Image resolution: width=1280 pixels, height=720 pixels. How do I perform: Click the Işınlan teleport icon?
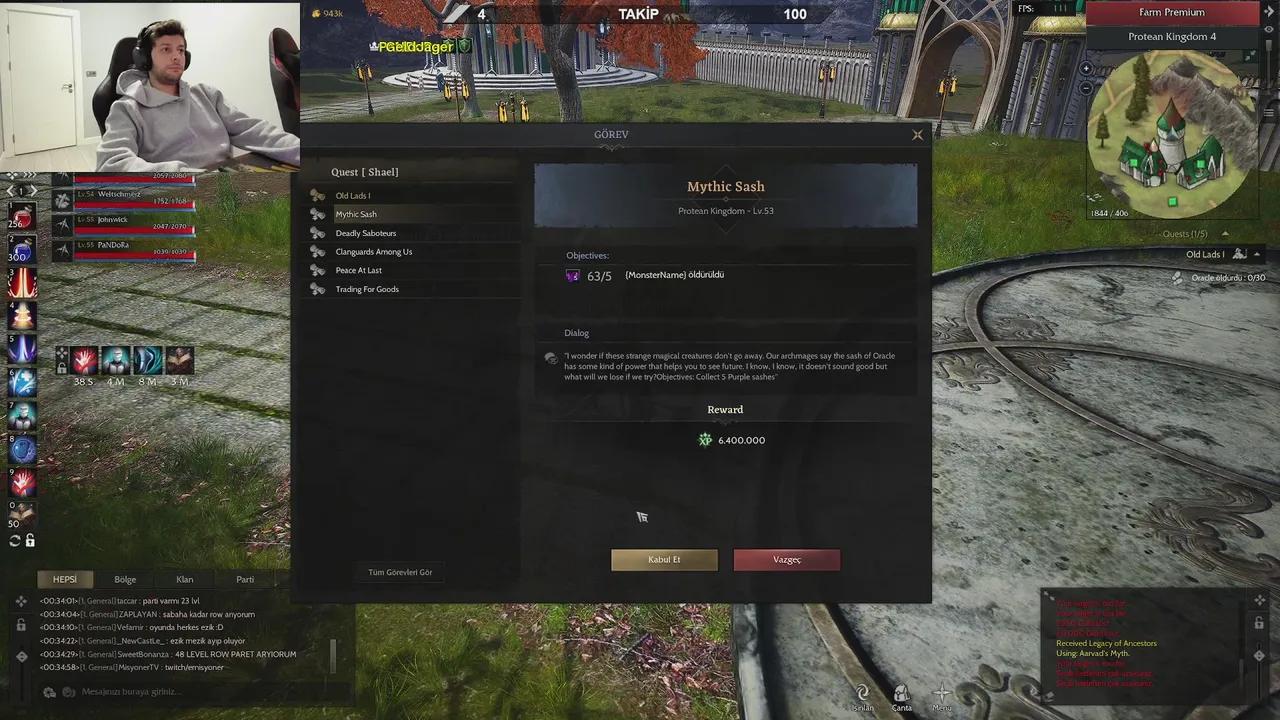coord(862,693)
